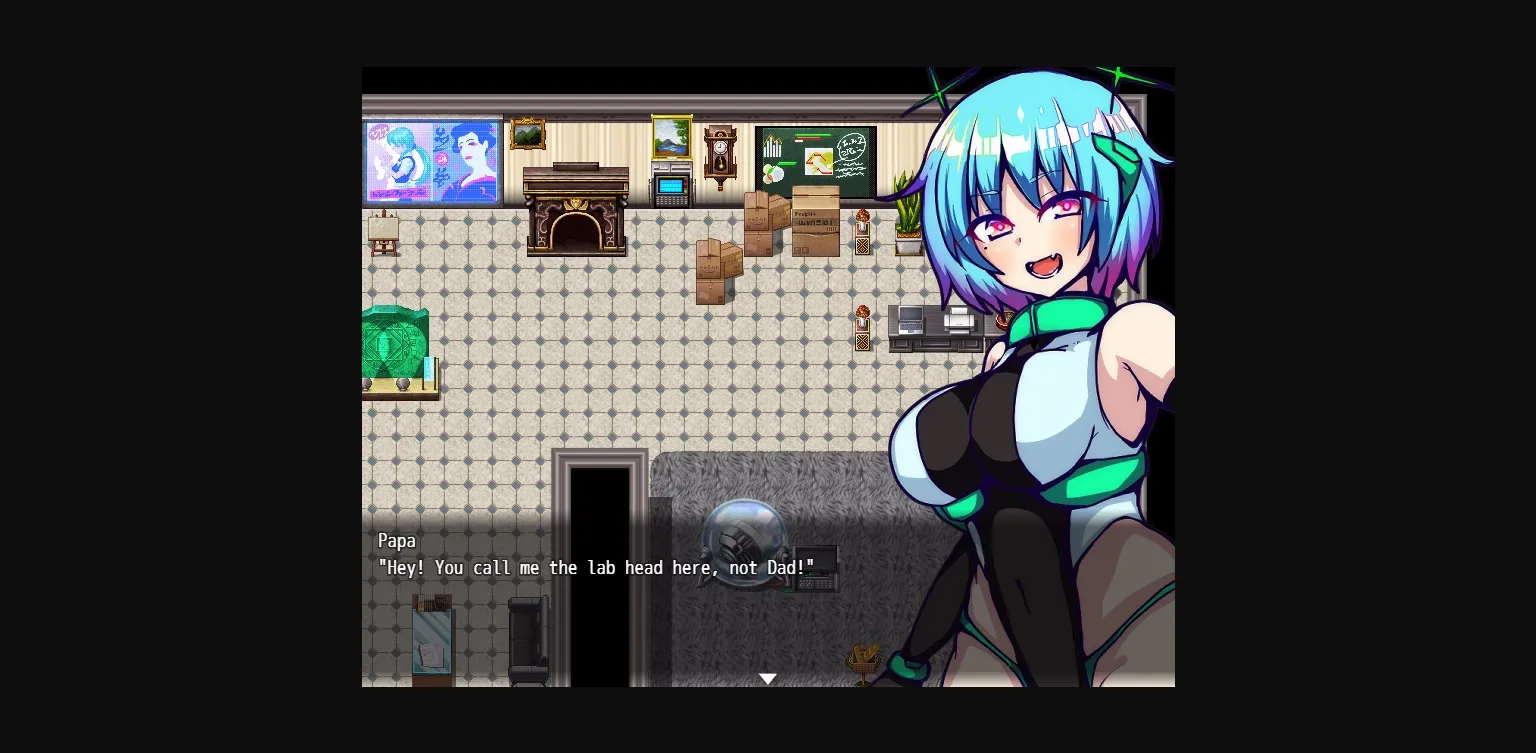Screen dimensions: 1536x753
Task: Click the dialogue advance arrow at the bottom
Action: point(768,678)
